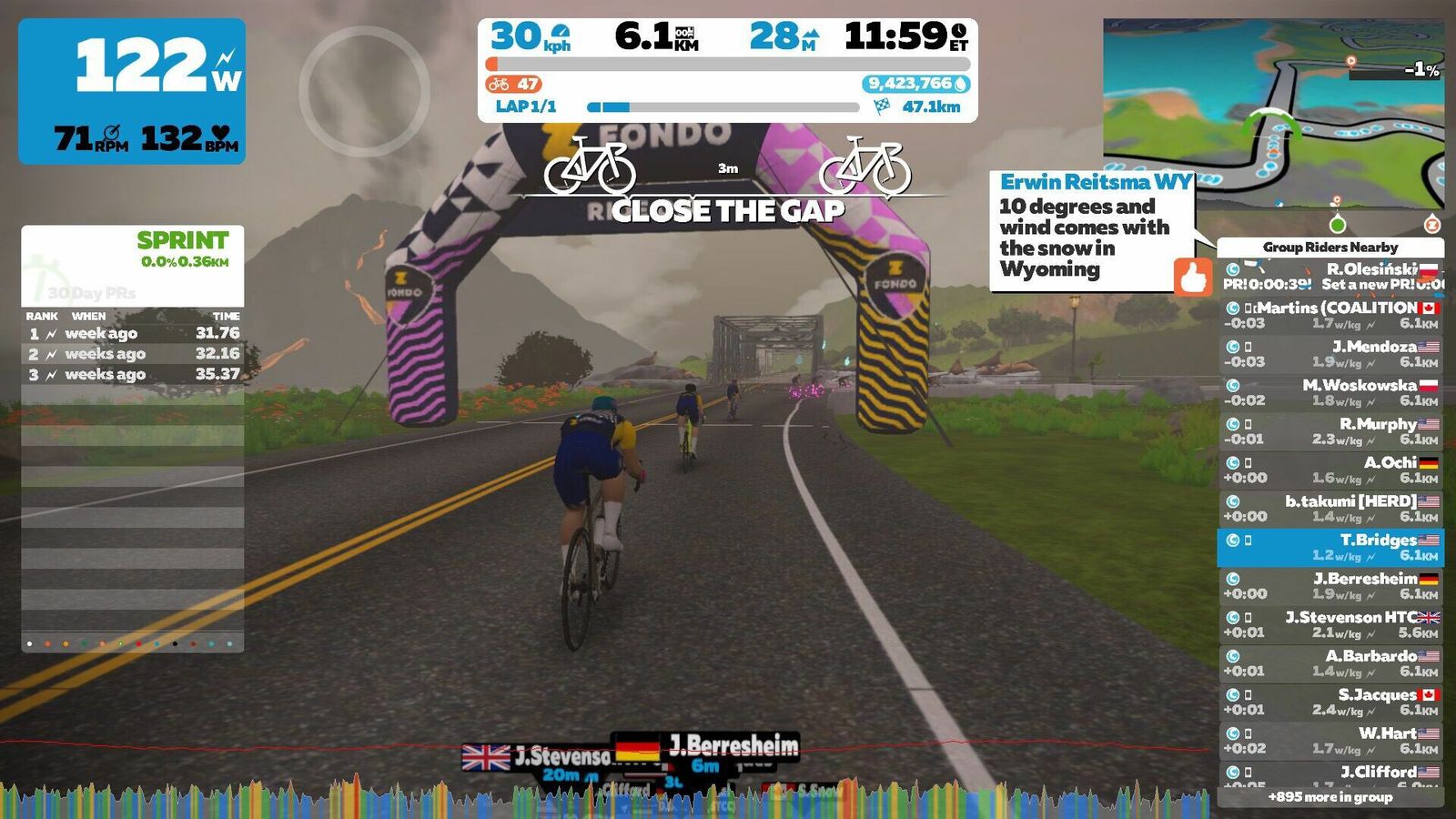Pick A.Ochi in the group list
This screenshot has height=819, width=1456.
tap(1330, 470)
